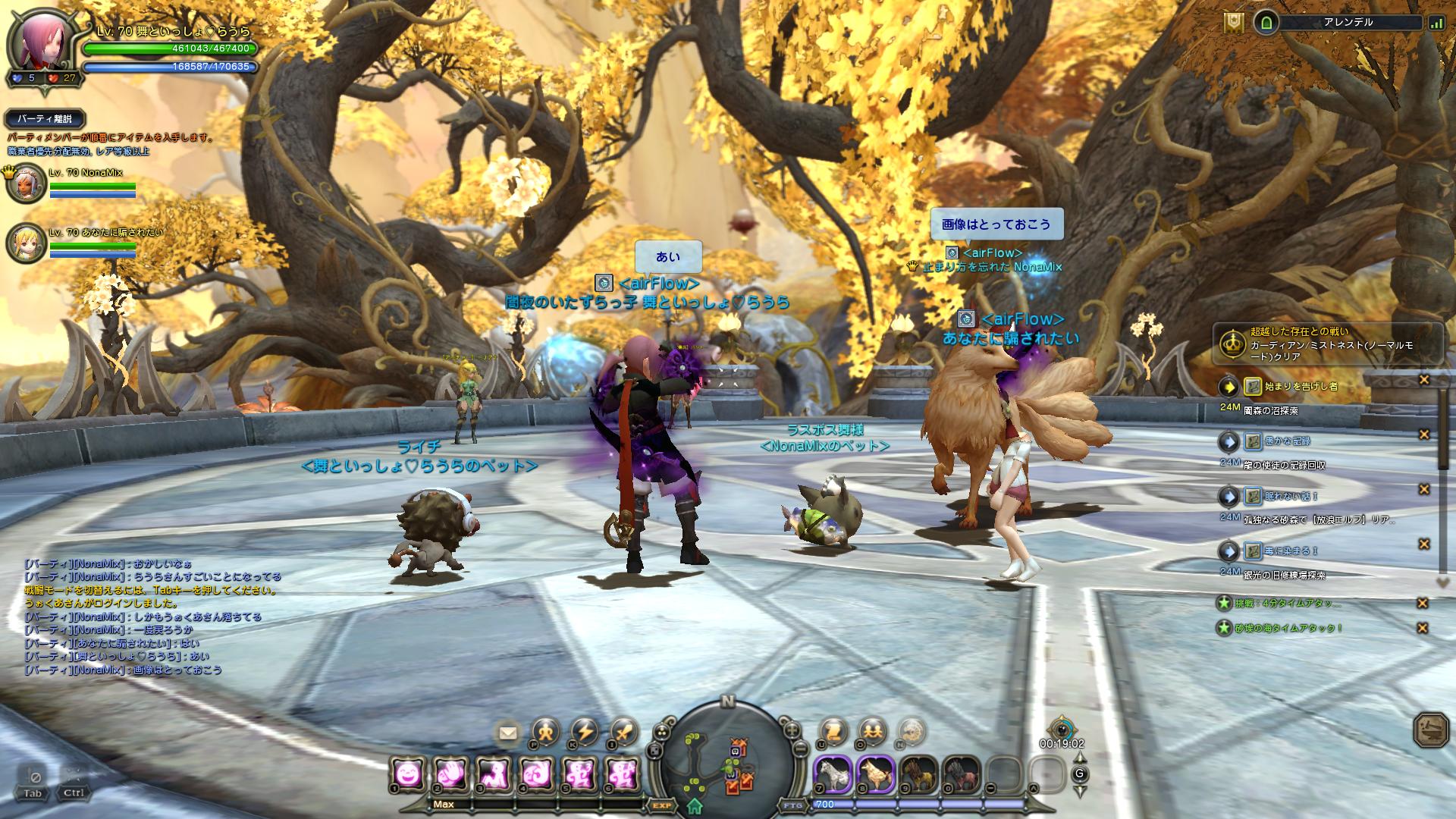Select the dark red horse mount slot

tap(961, 774)
